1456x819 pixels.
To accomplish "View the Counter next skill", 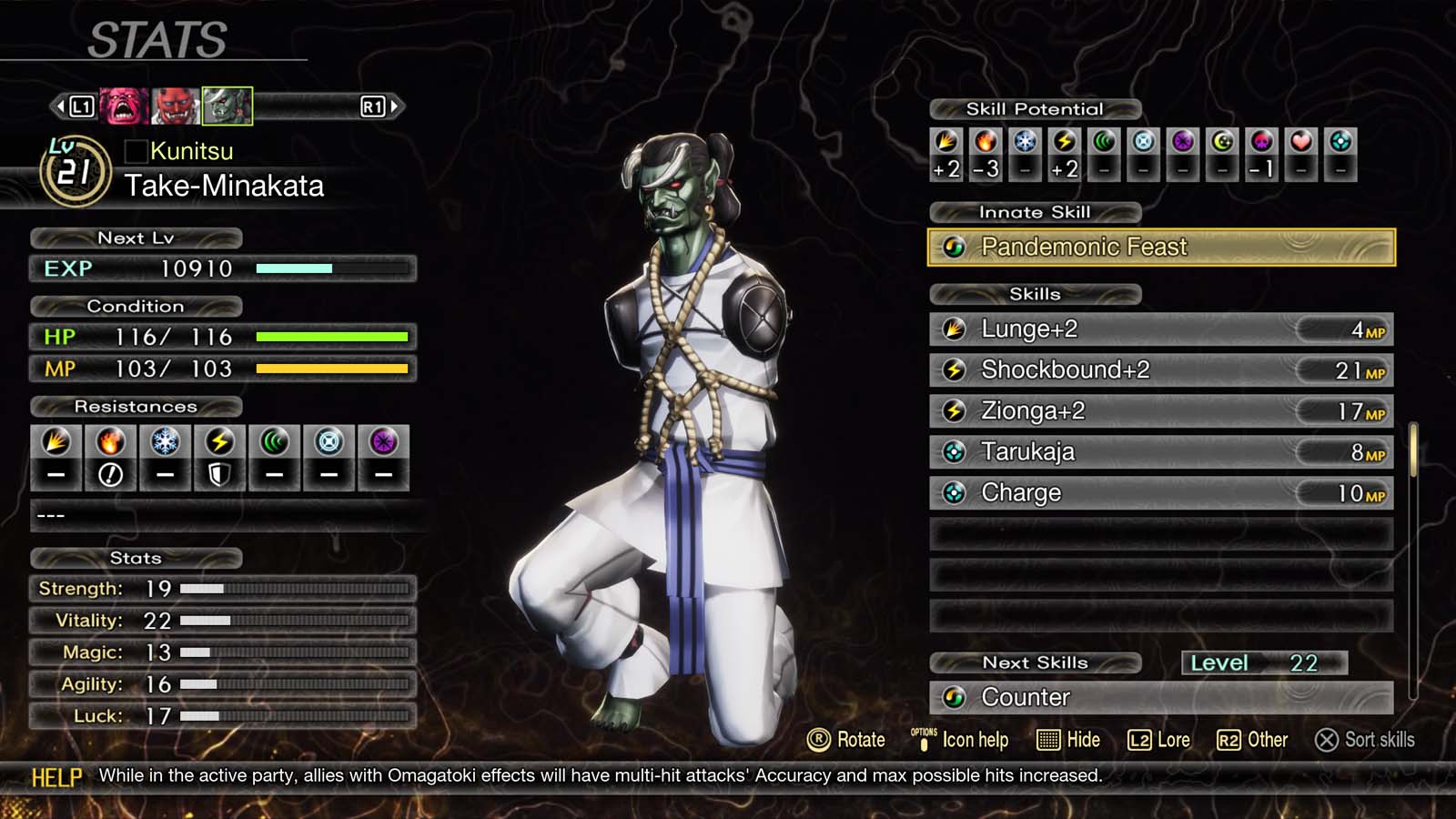I will tap(1160, 698).
